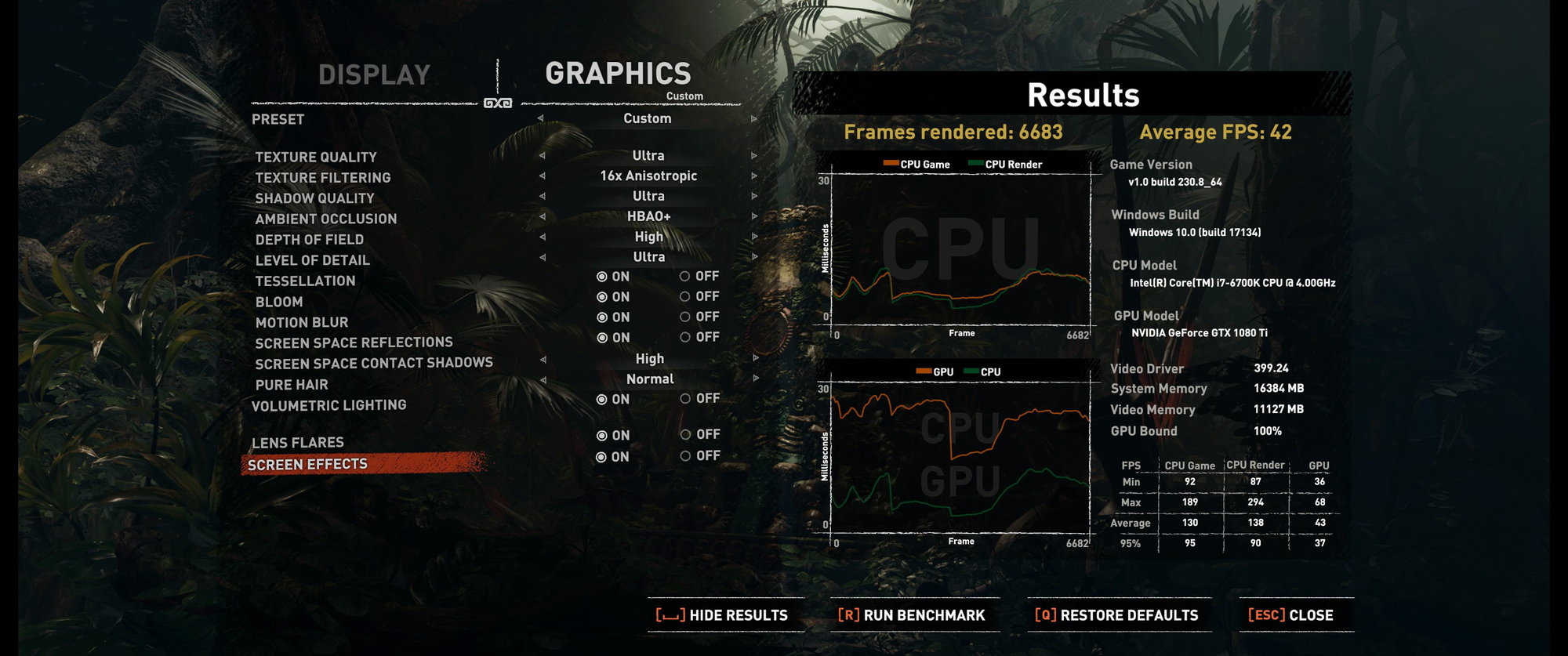This screenshot has width=1568, height=656.
Task: Restore default graphics settings
Action: tap(1116, 615)
